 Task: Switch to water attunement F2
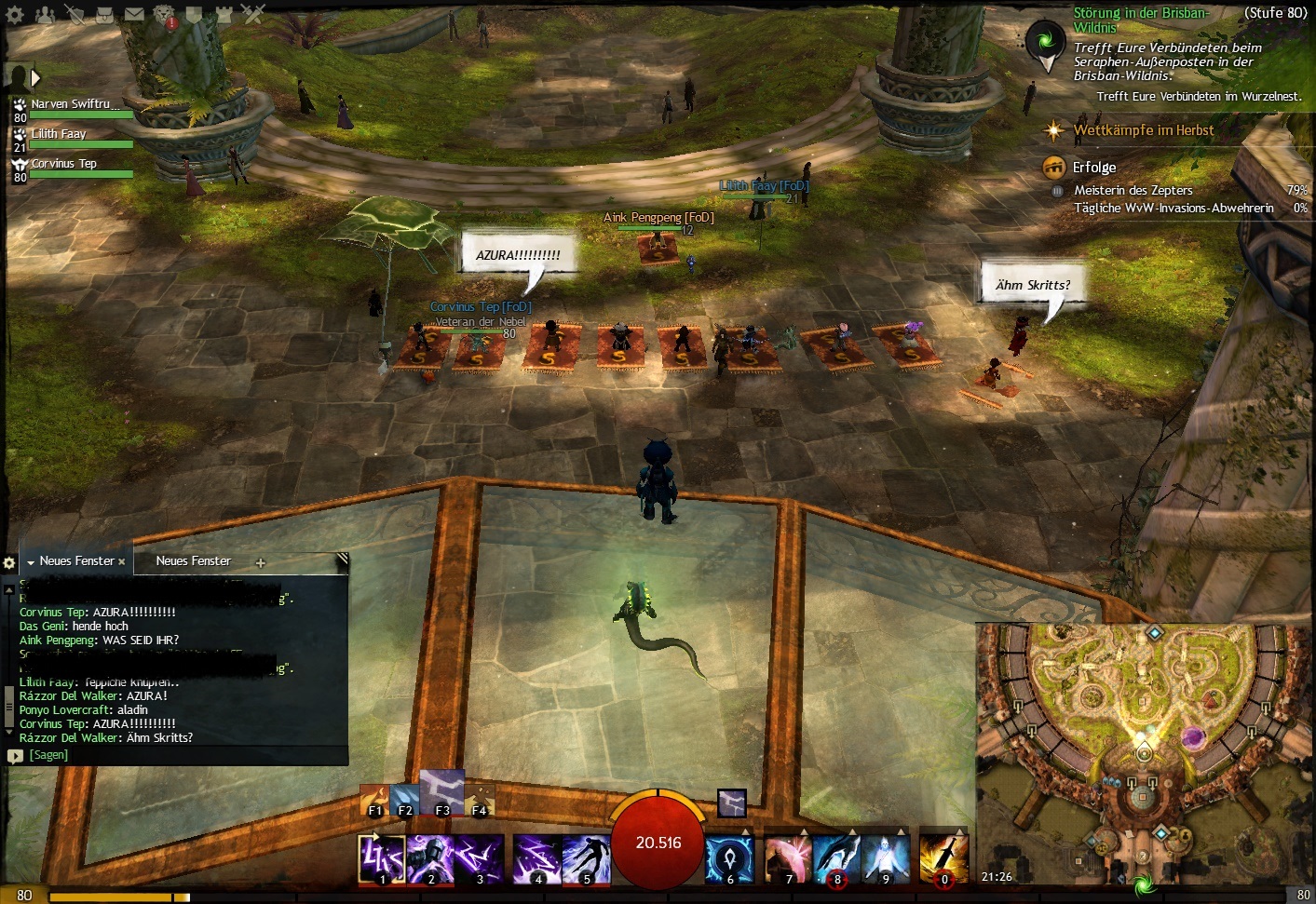tap(405, 802)
